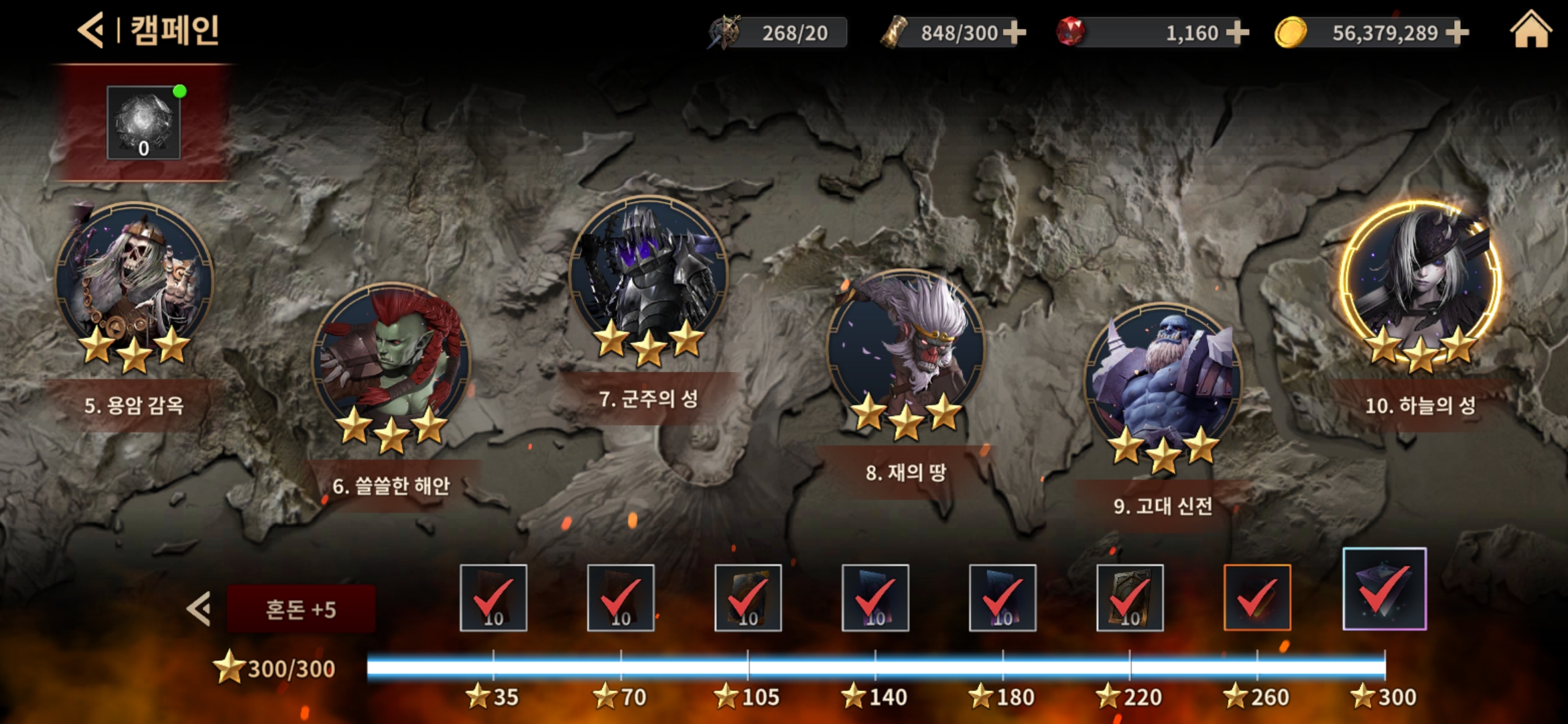View the 35-star reward box
Viewport: 1568px width, 724px height.
pyautogui.click(x=493, y=597)
